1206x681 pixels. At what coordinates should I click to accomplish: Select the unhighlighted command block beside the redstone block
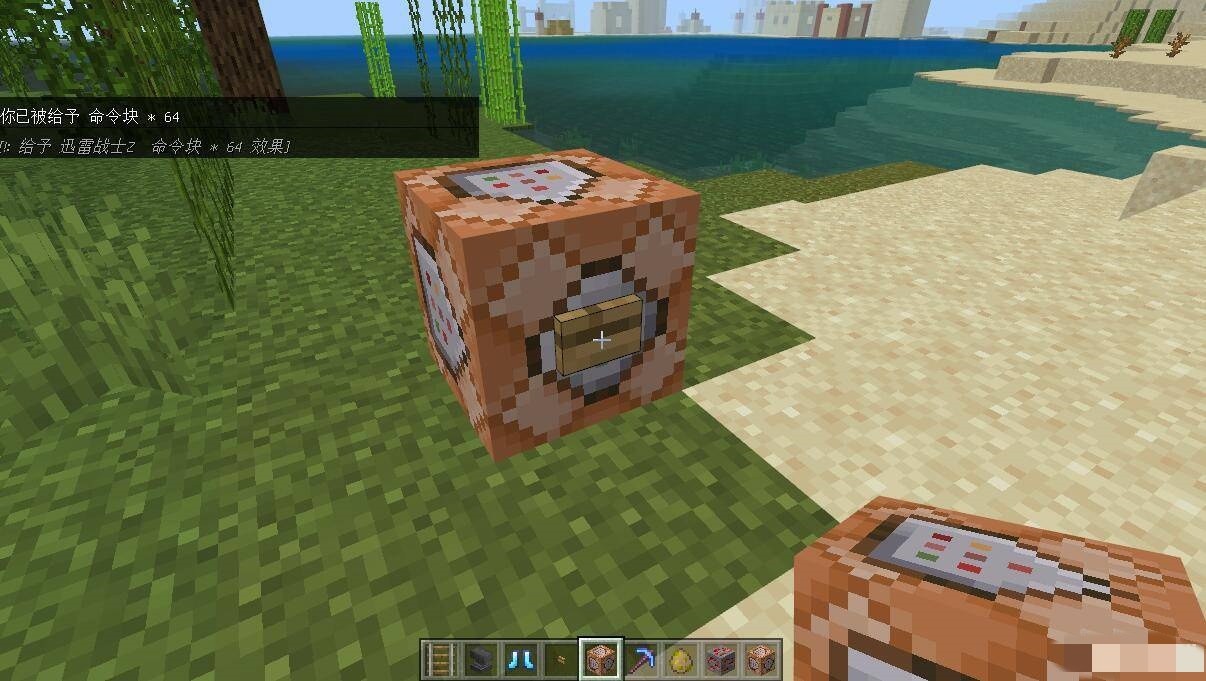(761, 659)
